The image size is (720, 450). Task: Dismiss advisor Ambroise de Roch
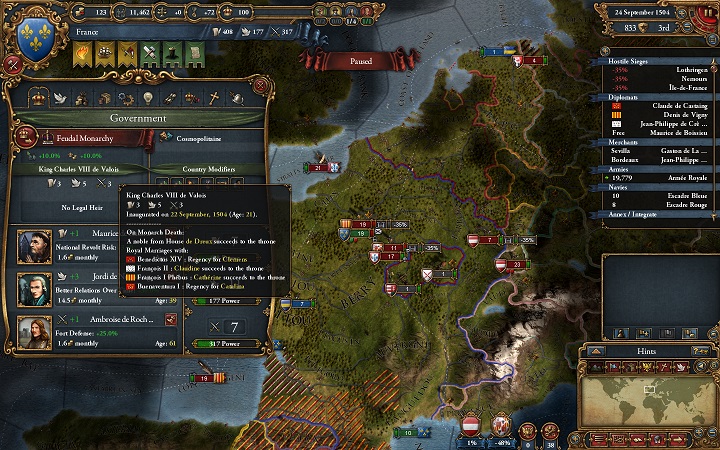click(x=171, y=319)
